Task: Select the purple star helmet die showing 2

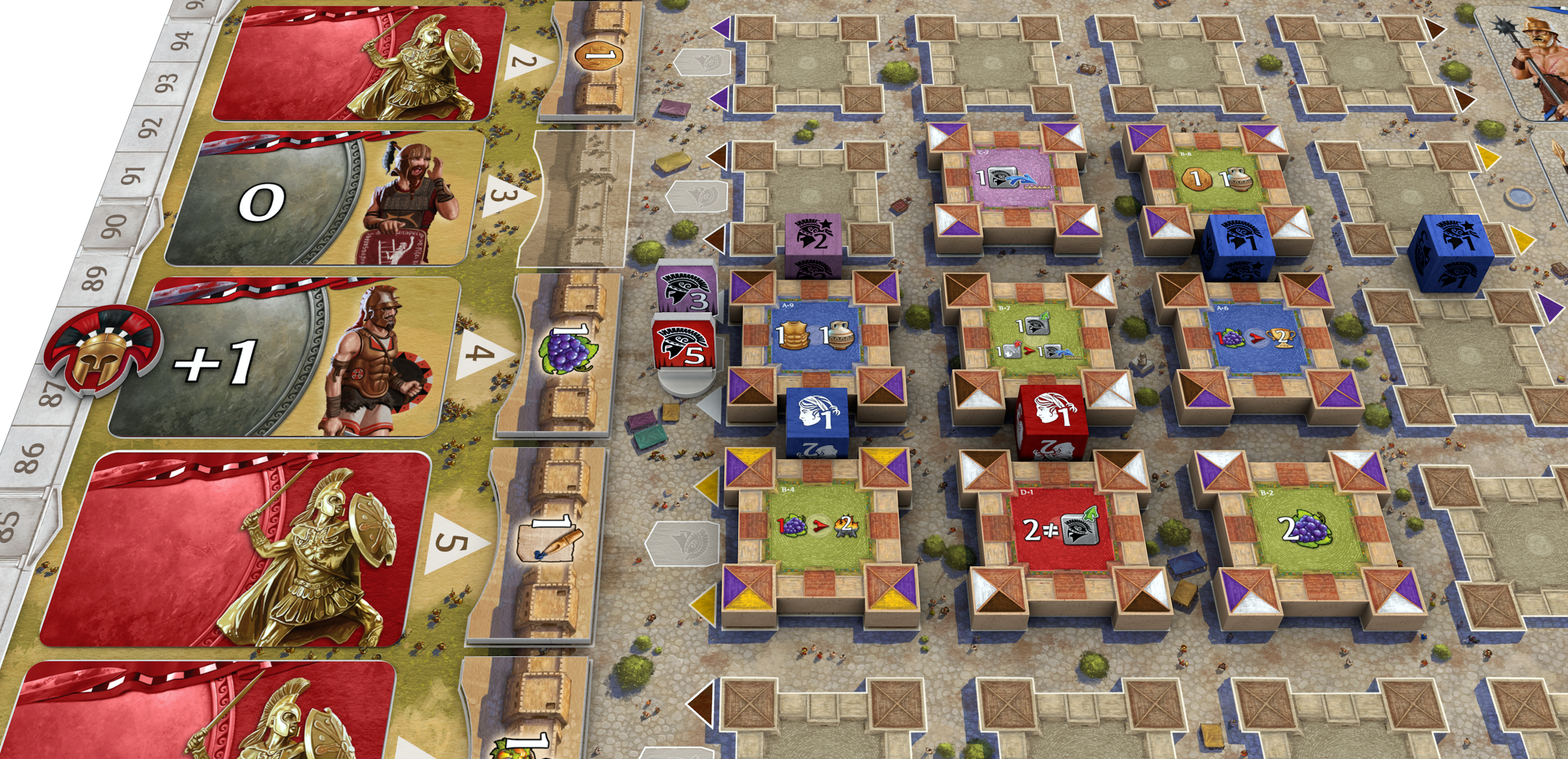Action: click(x=813, y=241)
